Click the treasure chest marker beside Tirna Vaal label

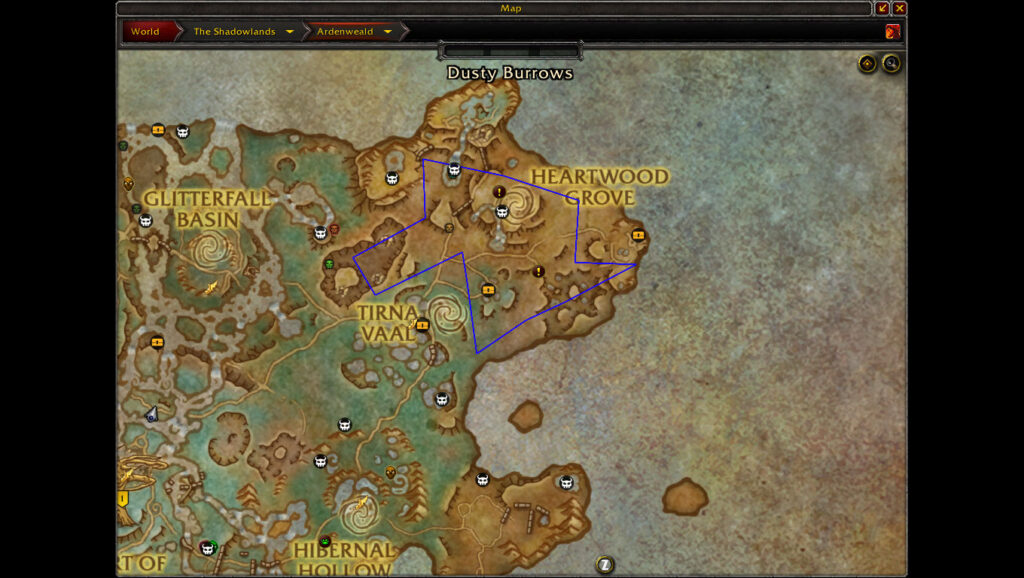point(422,324)
